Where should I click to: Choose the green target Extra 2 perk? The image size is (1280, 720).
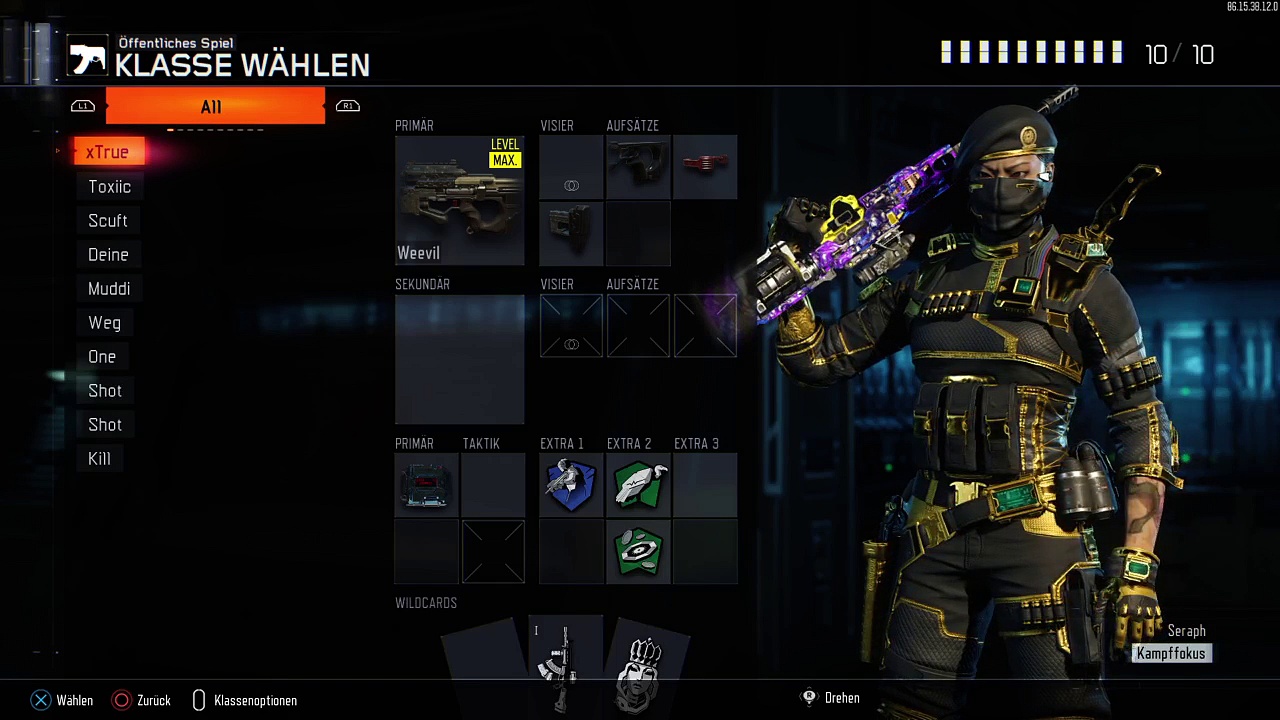638,551
